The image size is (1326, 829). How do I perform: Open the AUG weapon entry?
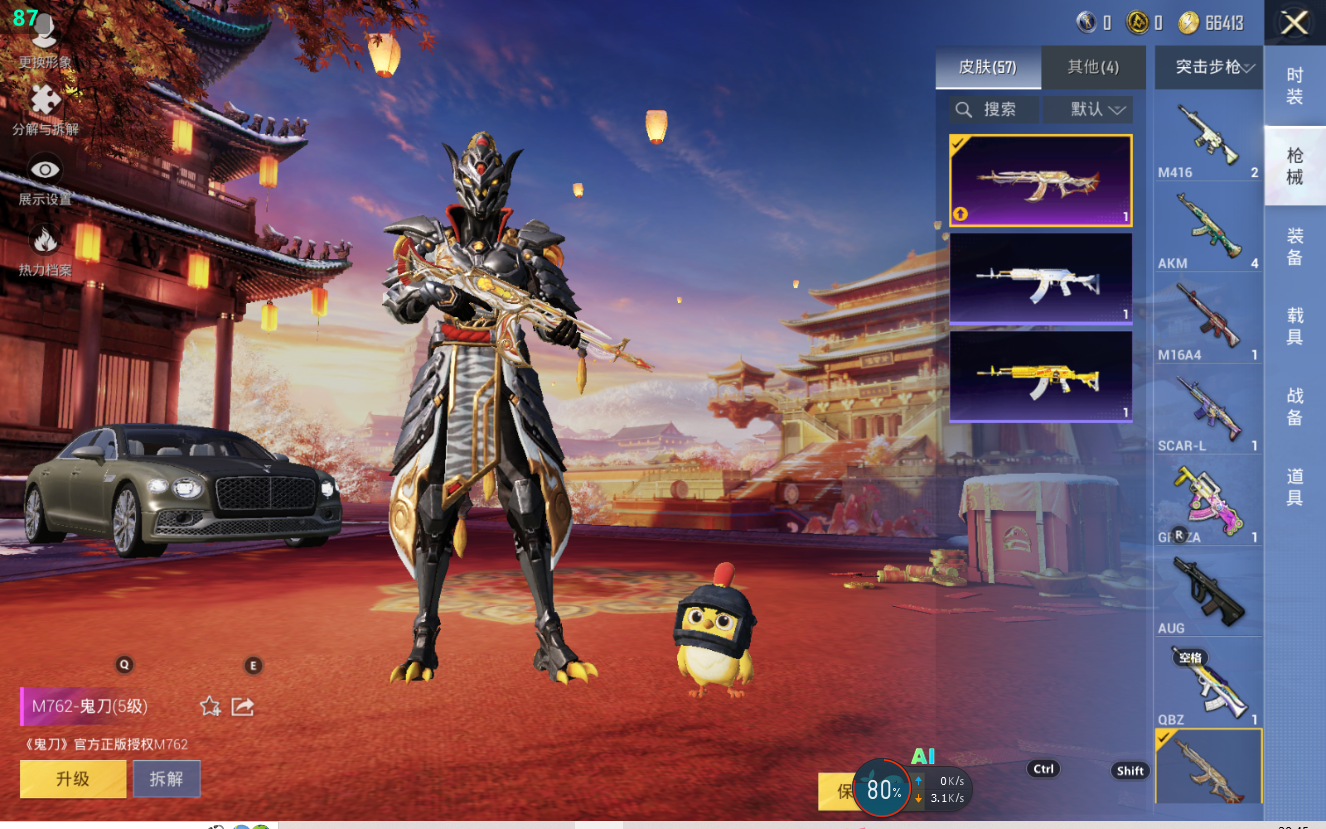1209,594
